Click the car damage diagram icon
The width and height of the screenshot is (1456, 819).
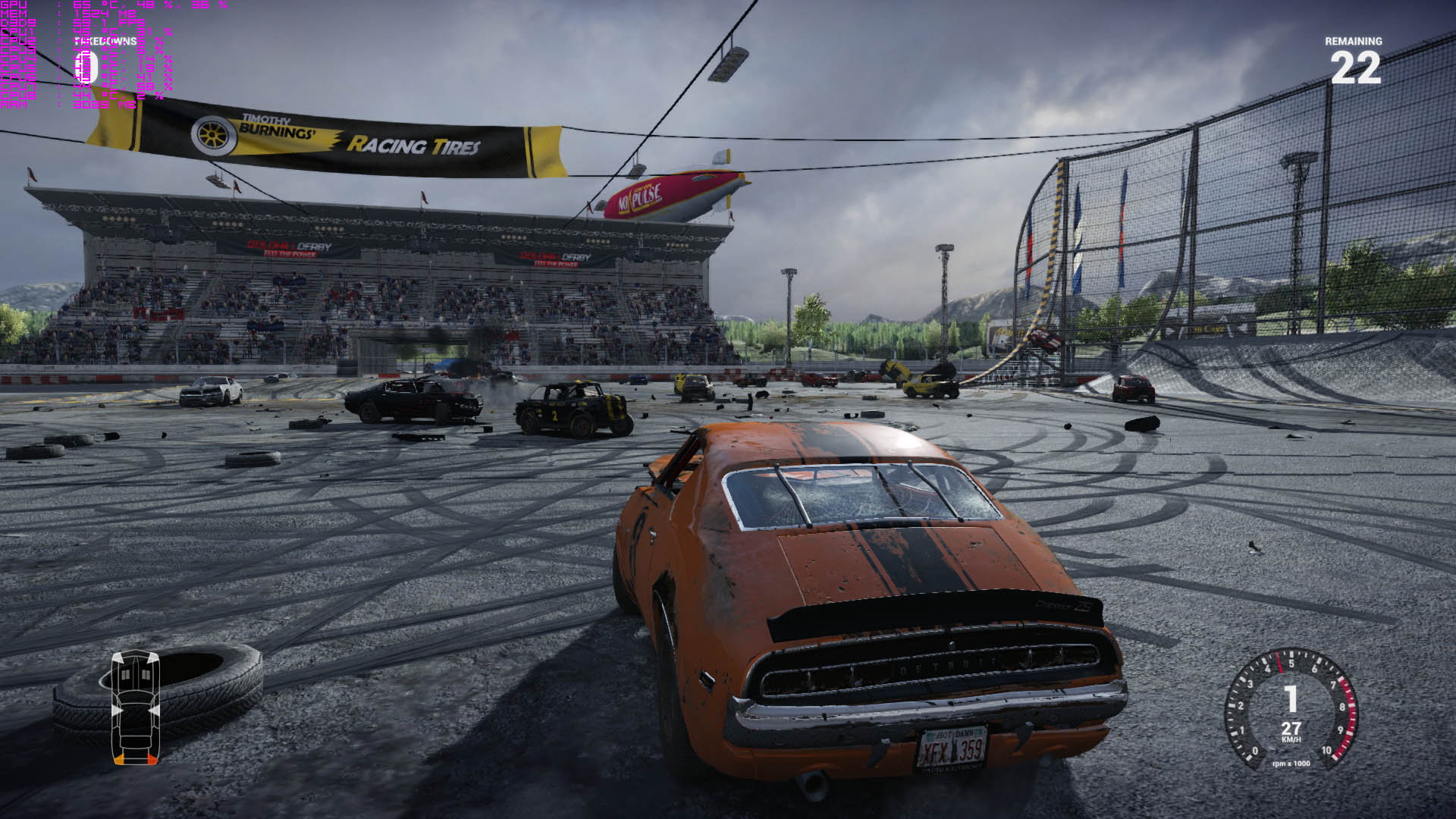136,707
